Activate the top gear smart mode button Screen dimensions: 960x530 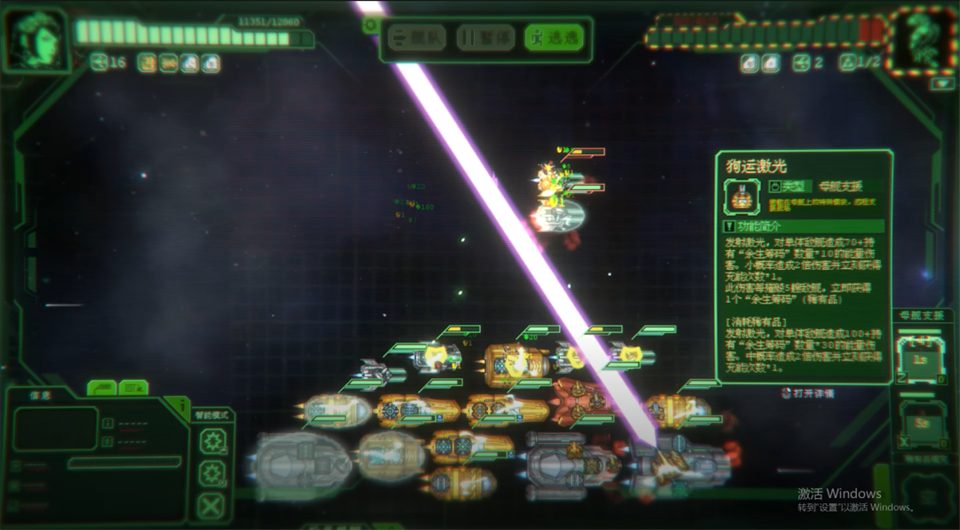pyautogui.click(x=212, y=441)
